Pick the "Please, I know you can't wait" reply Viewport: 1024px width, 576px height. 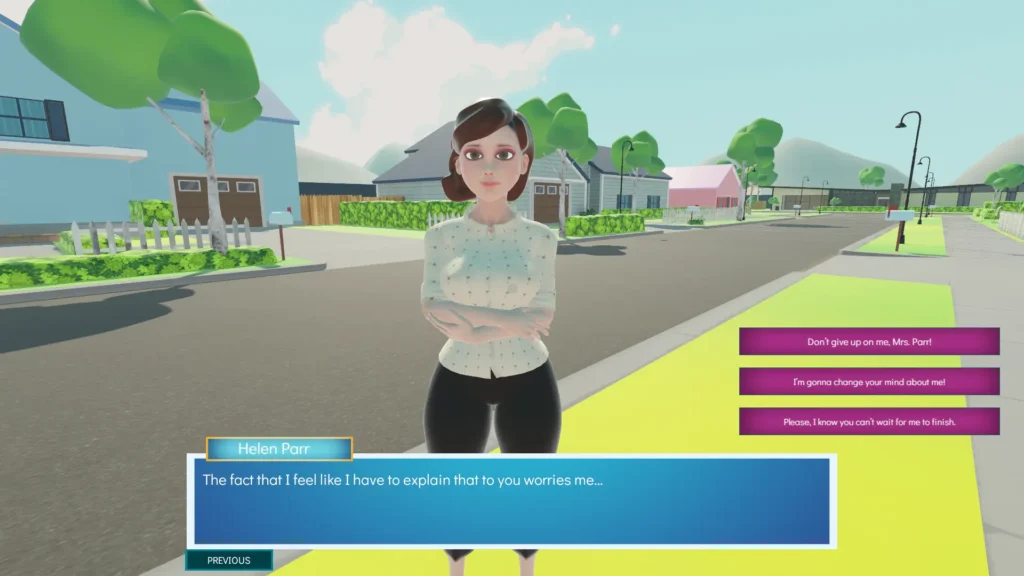869,422
